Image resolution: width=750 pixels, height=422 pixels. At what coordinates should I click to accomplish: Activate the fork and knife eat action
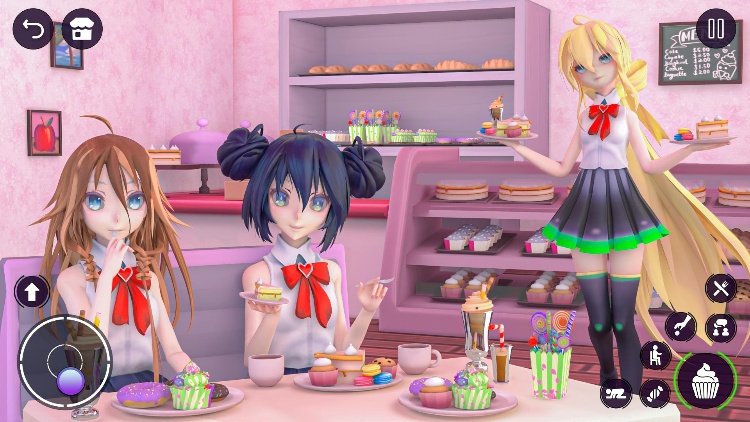pyautogui.click(x=720, y=289)
